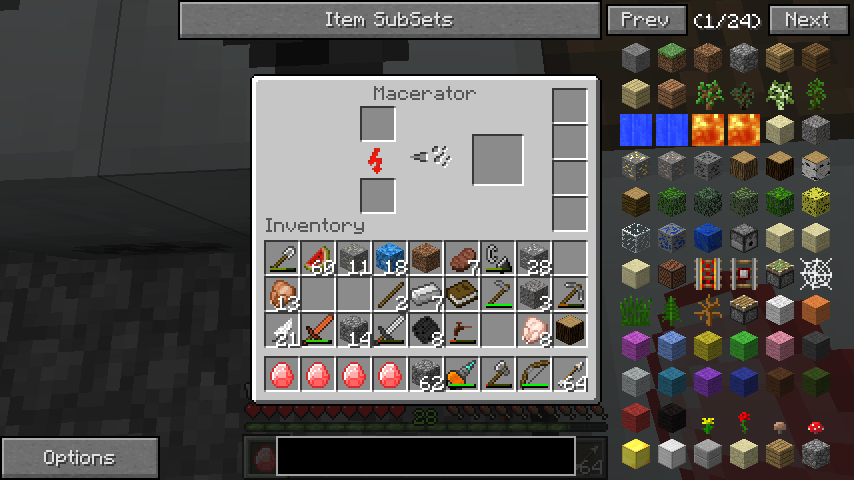Select the watermelon slice stack
Viewport: 854px width, 480px height.
pos(318,259)
